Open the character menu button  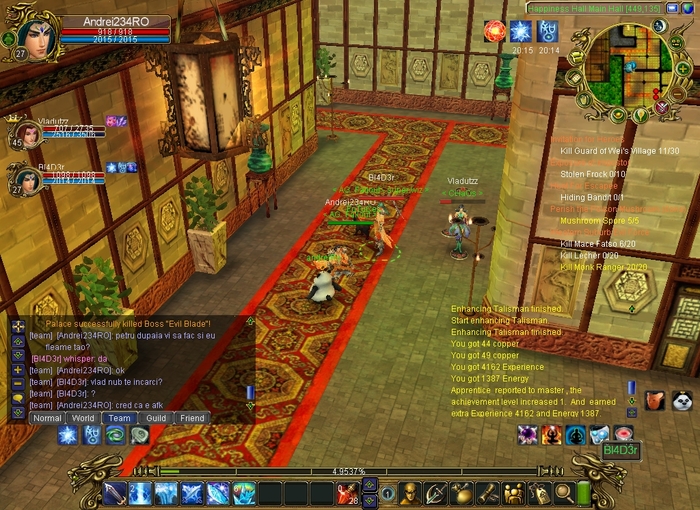tap(410, 493)
